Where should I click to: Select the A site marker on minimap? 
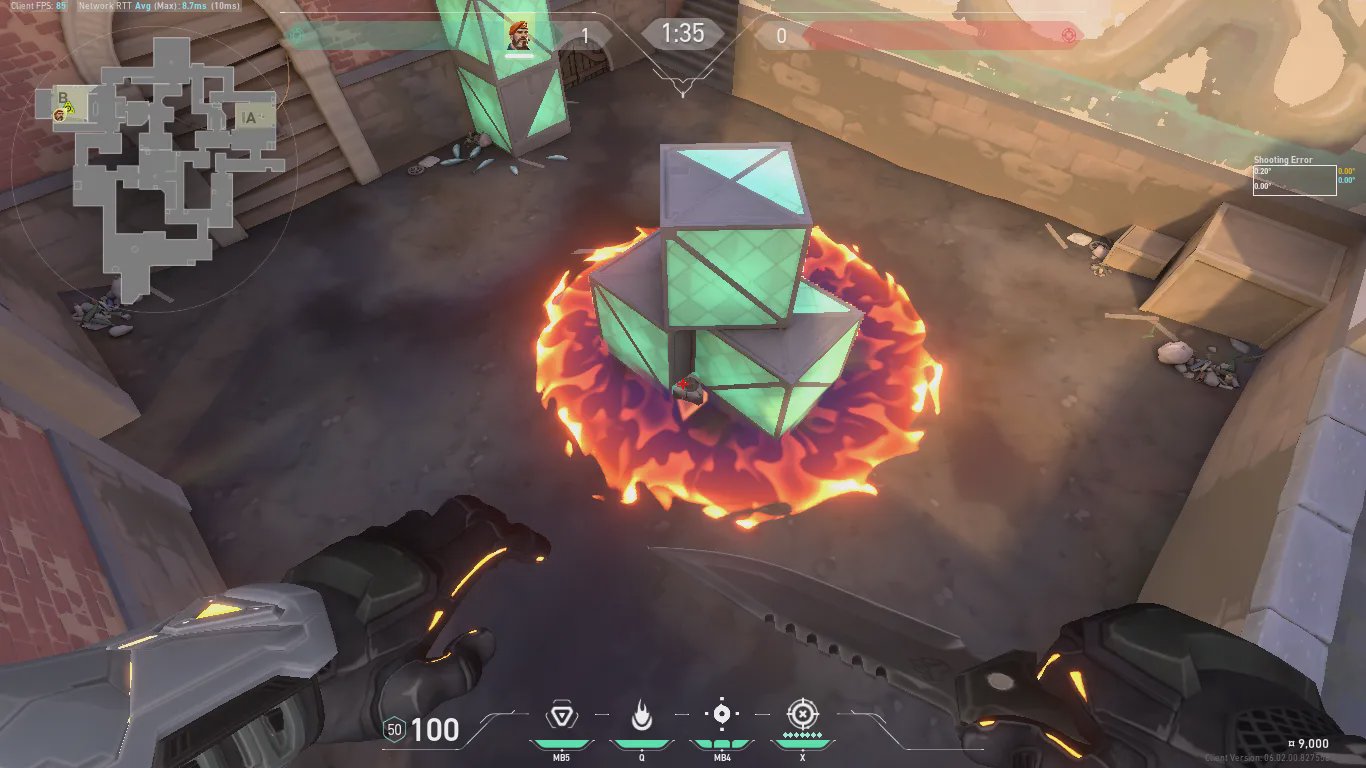coord(249,118)
